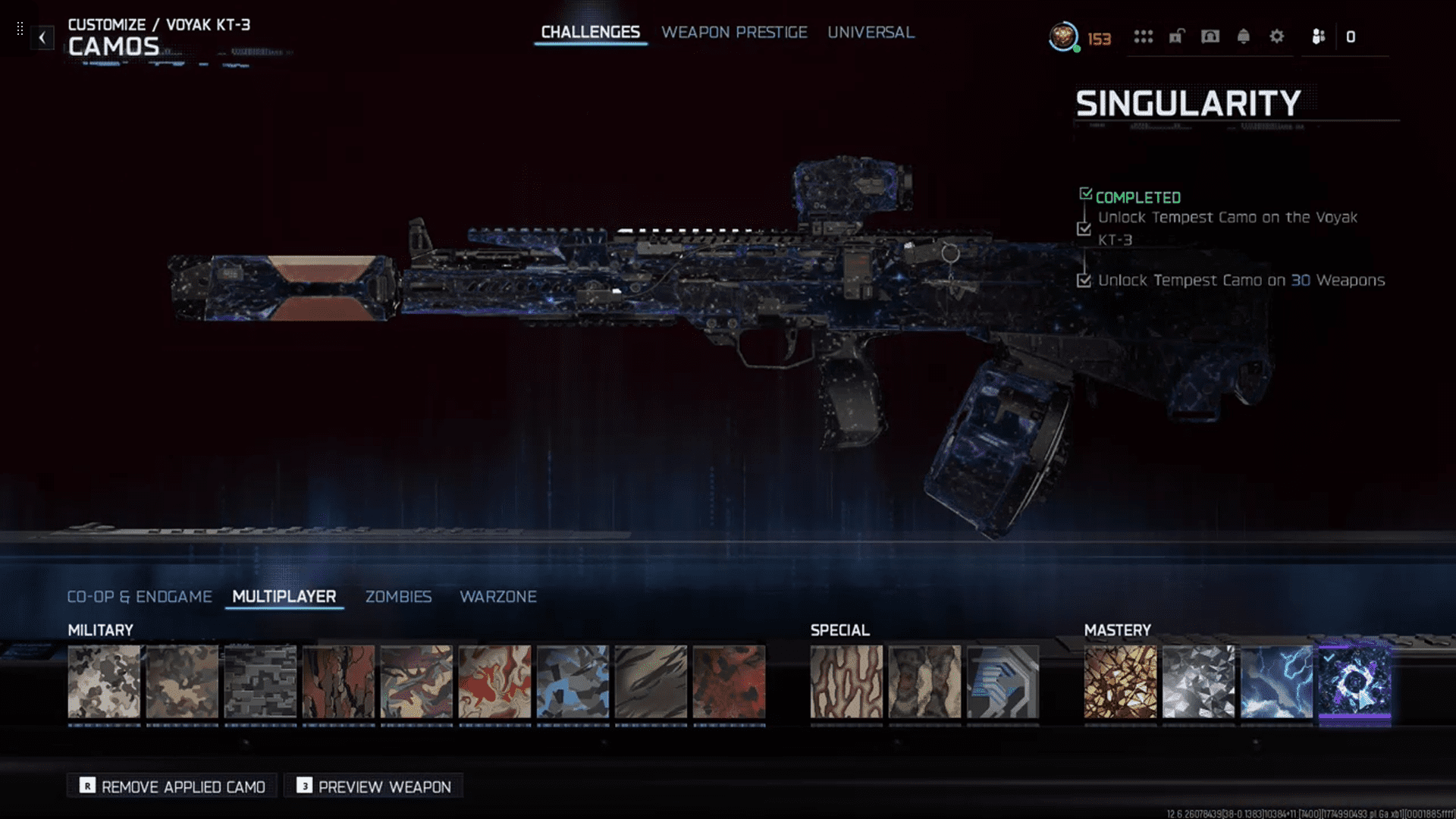Open the notifications bell
This screenshot has height=819, width=1456.
pyautogui.click(x=1244, y=36)
